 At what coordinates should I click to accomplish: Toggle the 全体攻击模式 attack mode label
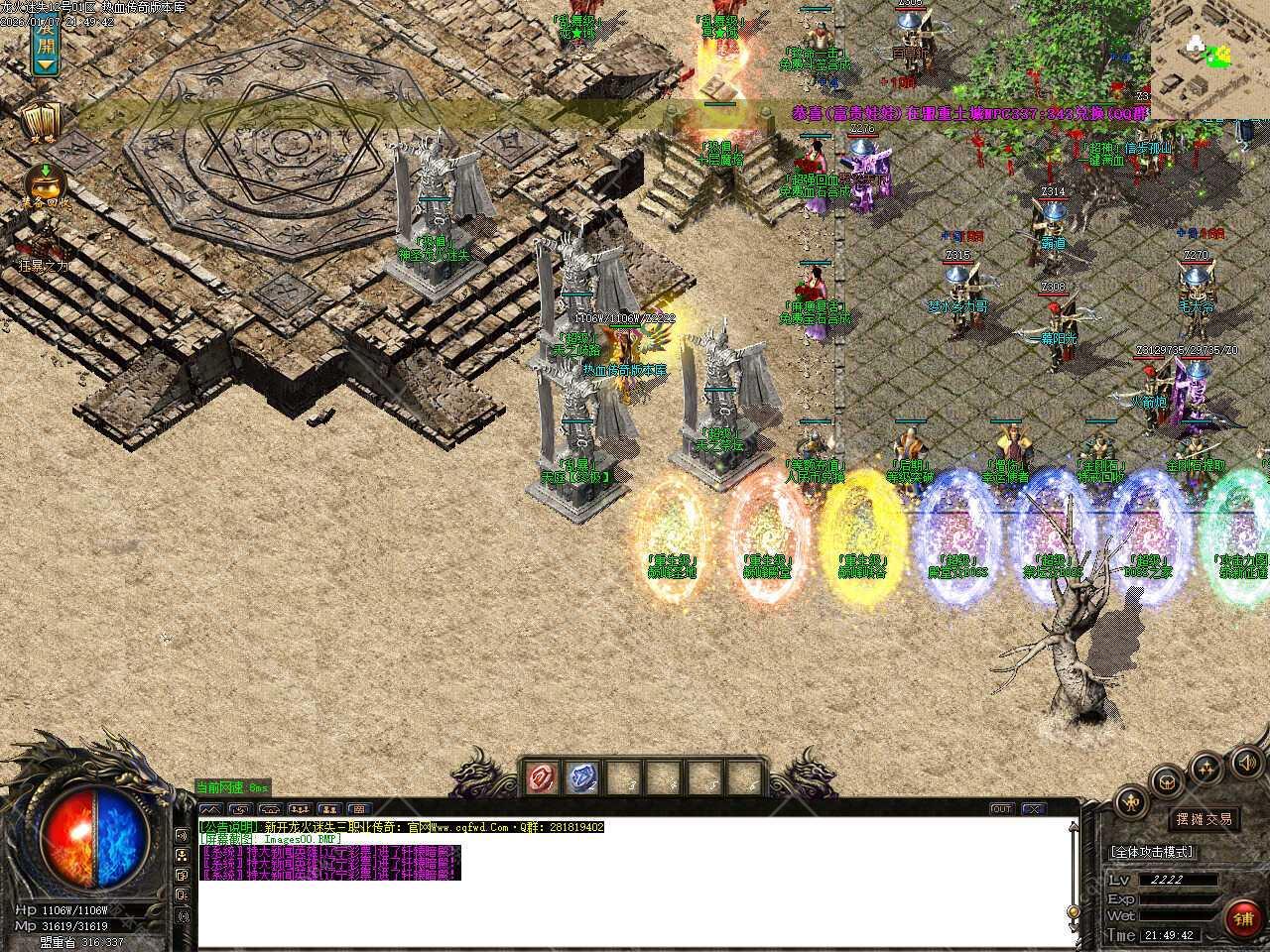pyautogui.click(x=1152, y=852)
